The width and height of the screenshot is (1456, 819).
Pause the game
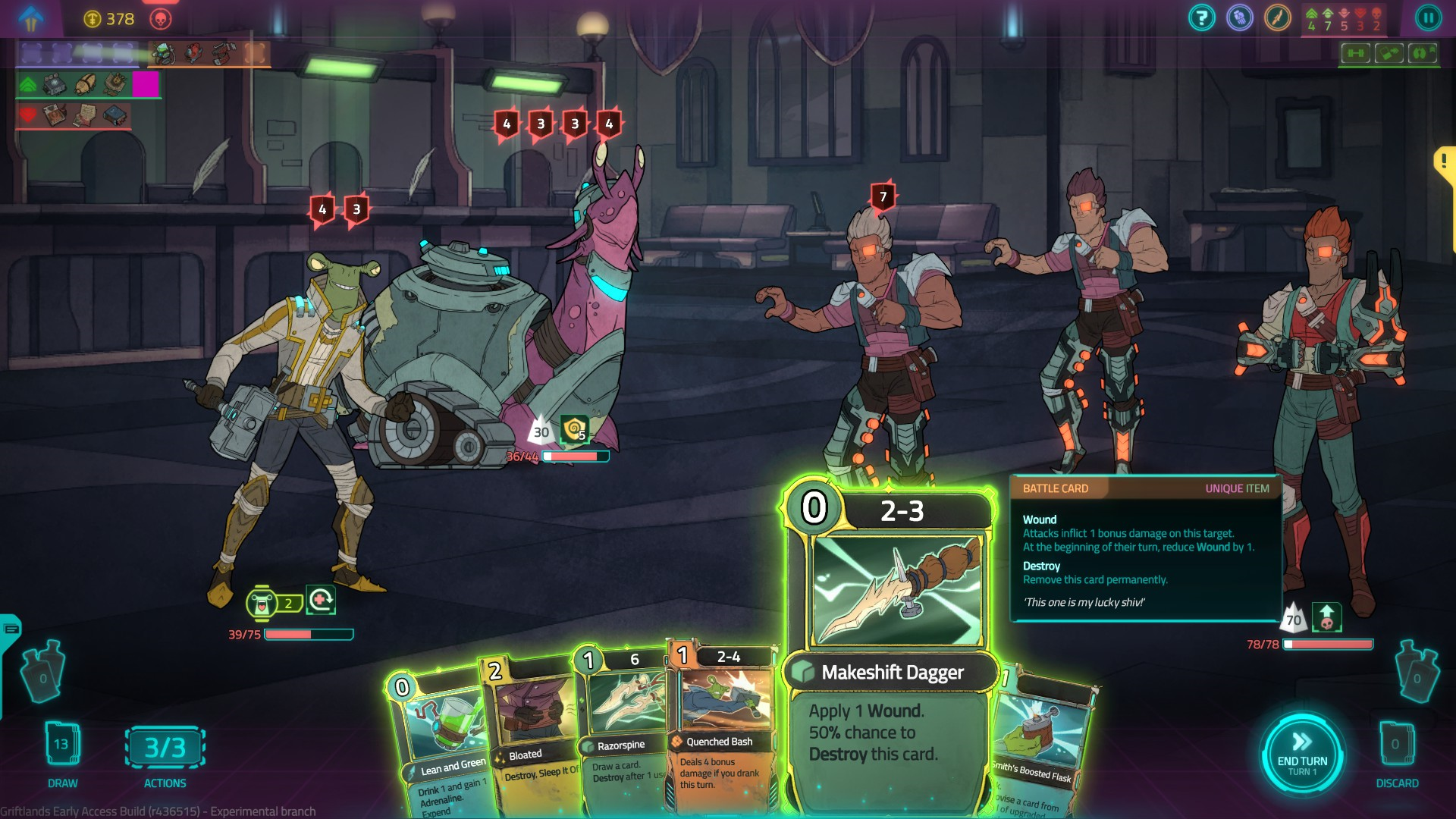pos(1428,18)
